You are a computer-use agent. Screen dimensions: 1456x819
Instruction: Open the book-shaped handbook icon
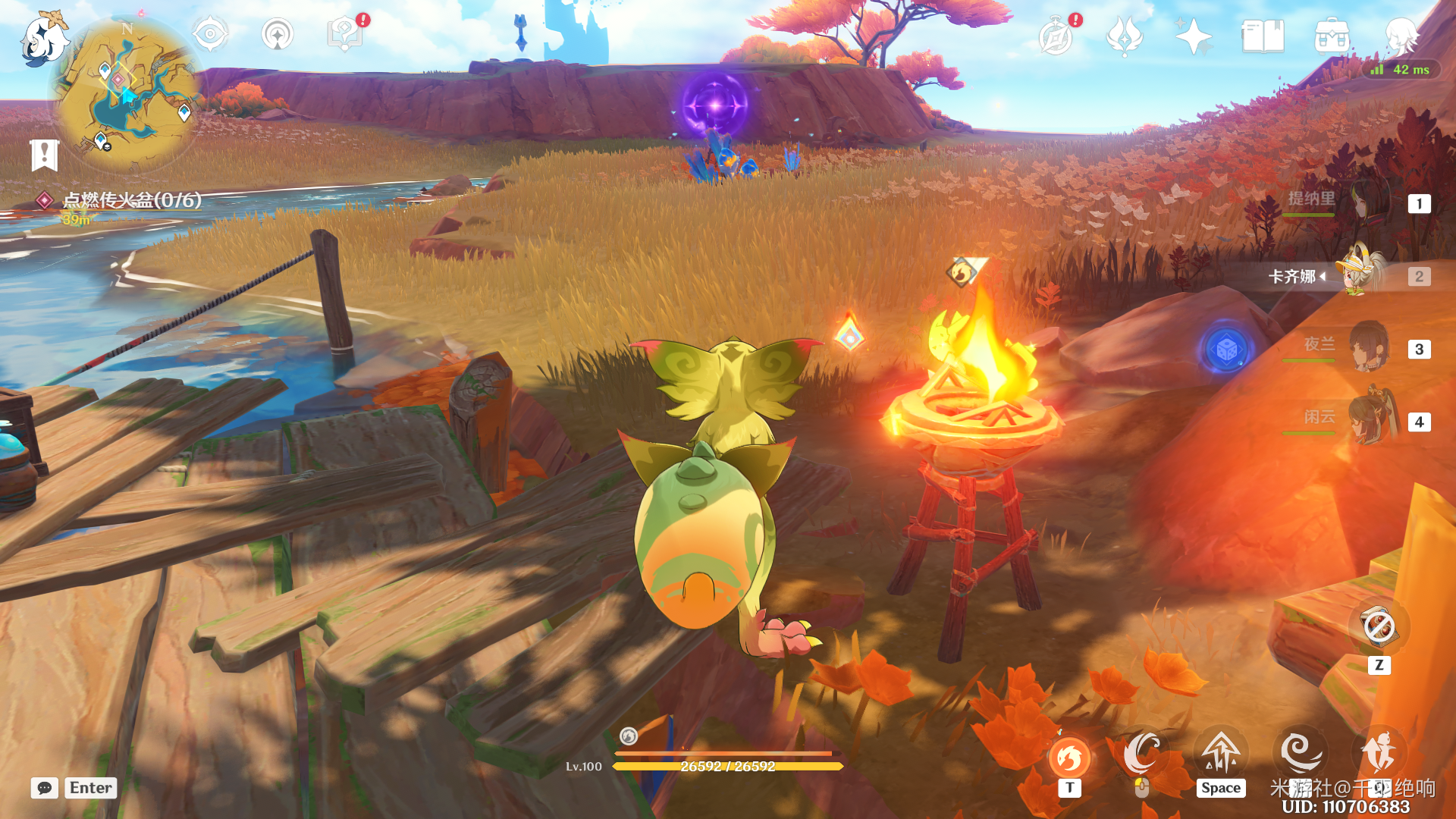(x=1263, y=36)
